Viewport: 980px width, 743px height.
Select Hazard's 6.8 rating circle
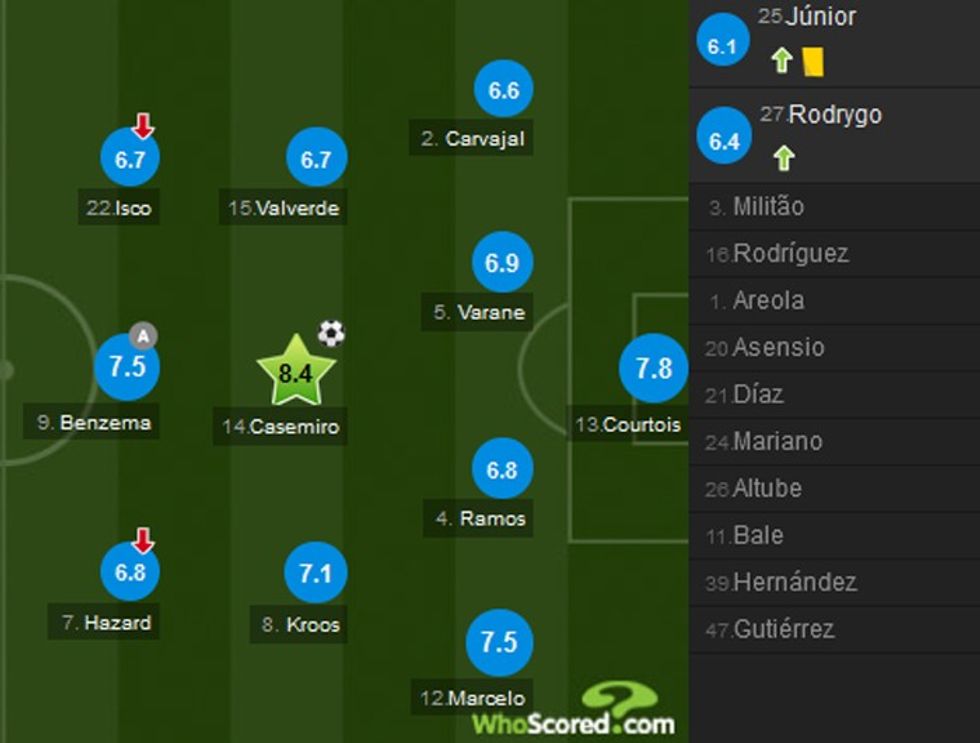click(x=130, y=573)
